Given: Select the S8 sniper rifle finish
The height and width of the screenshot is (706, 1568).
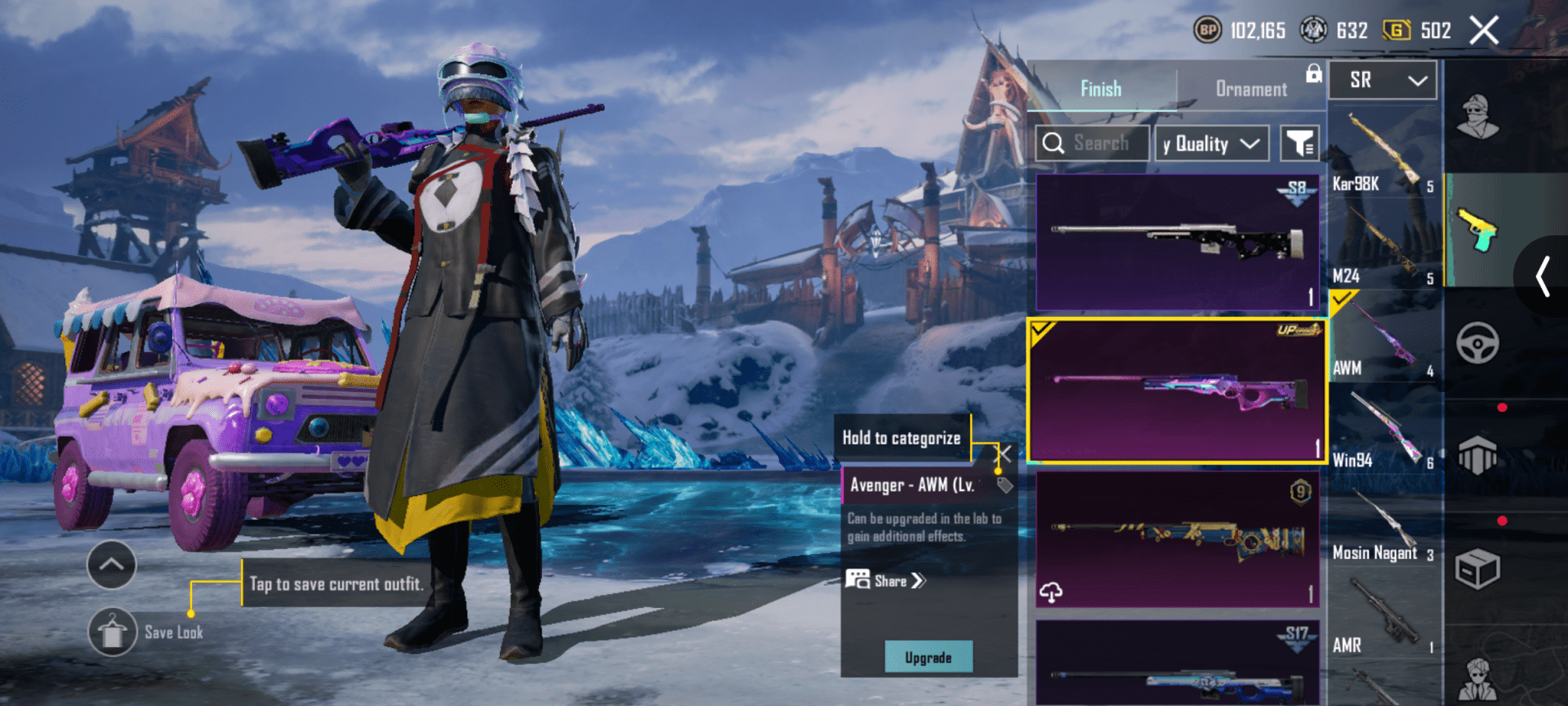Looking at the screenshot, I should coord(1177,241).
